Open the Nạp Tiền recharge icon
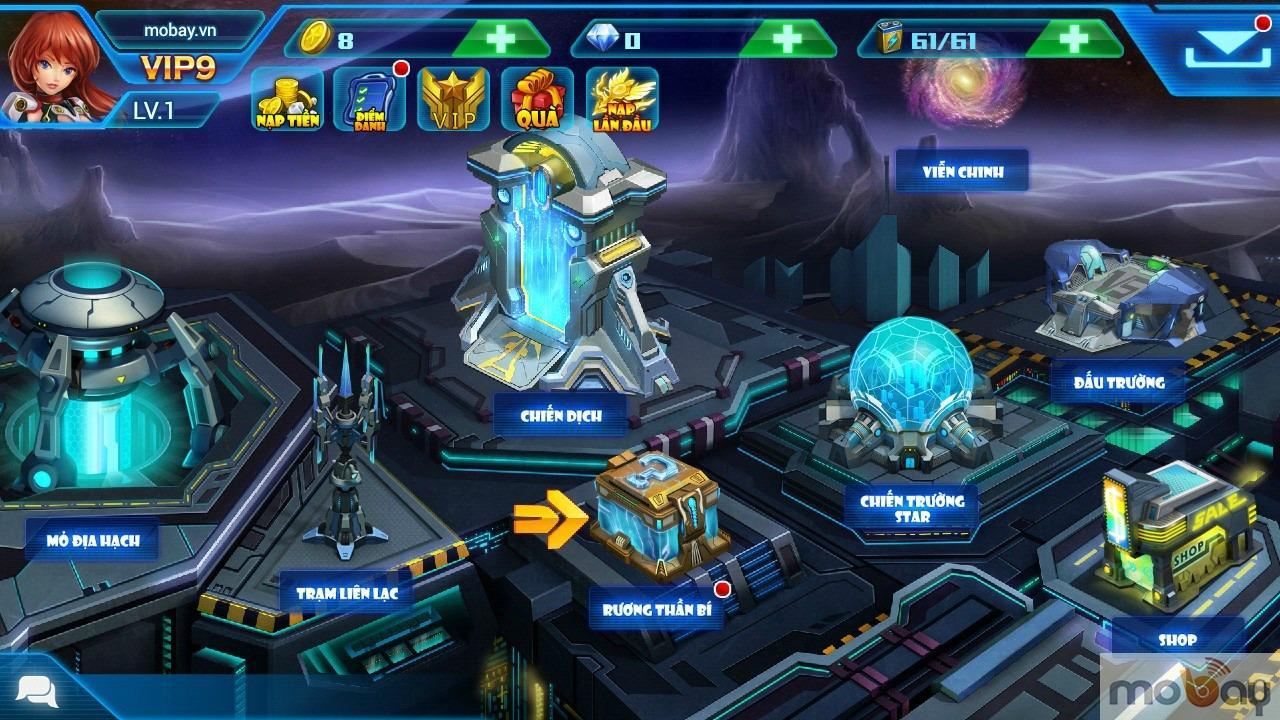Viewport: 1280px width, 720px height. pyautogui.click(x=288, y=100)
